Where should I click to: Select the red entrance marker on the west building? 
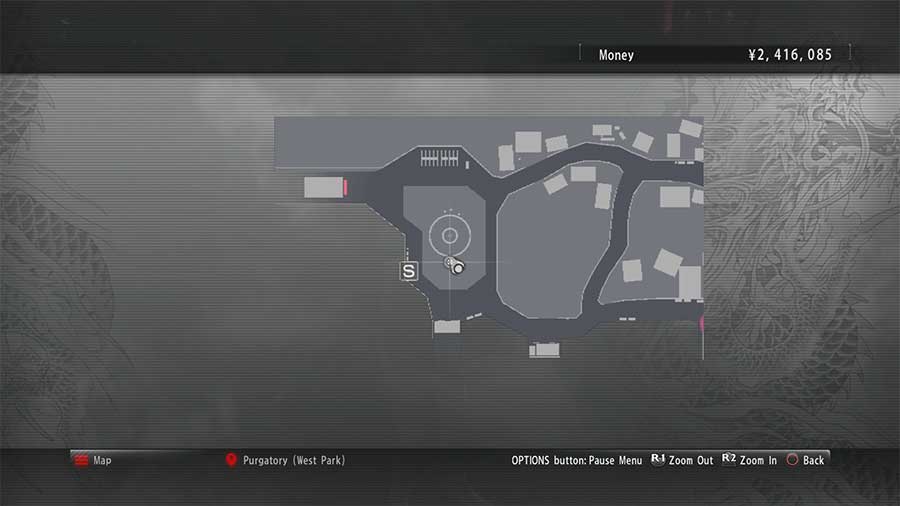pos(345,187)
